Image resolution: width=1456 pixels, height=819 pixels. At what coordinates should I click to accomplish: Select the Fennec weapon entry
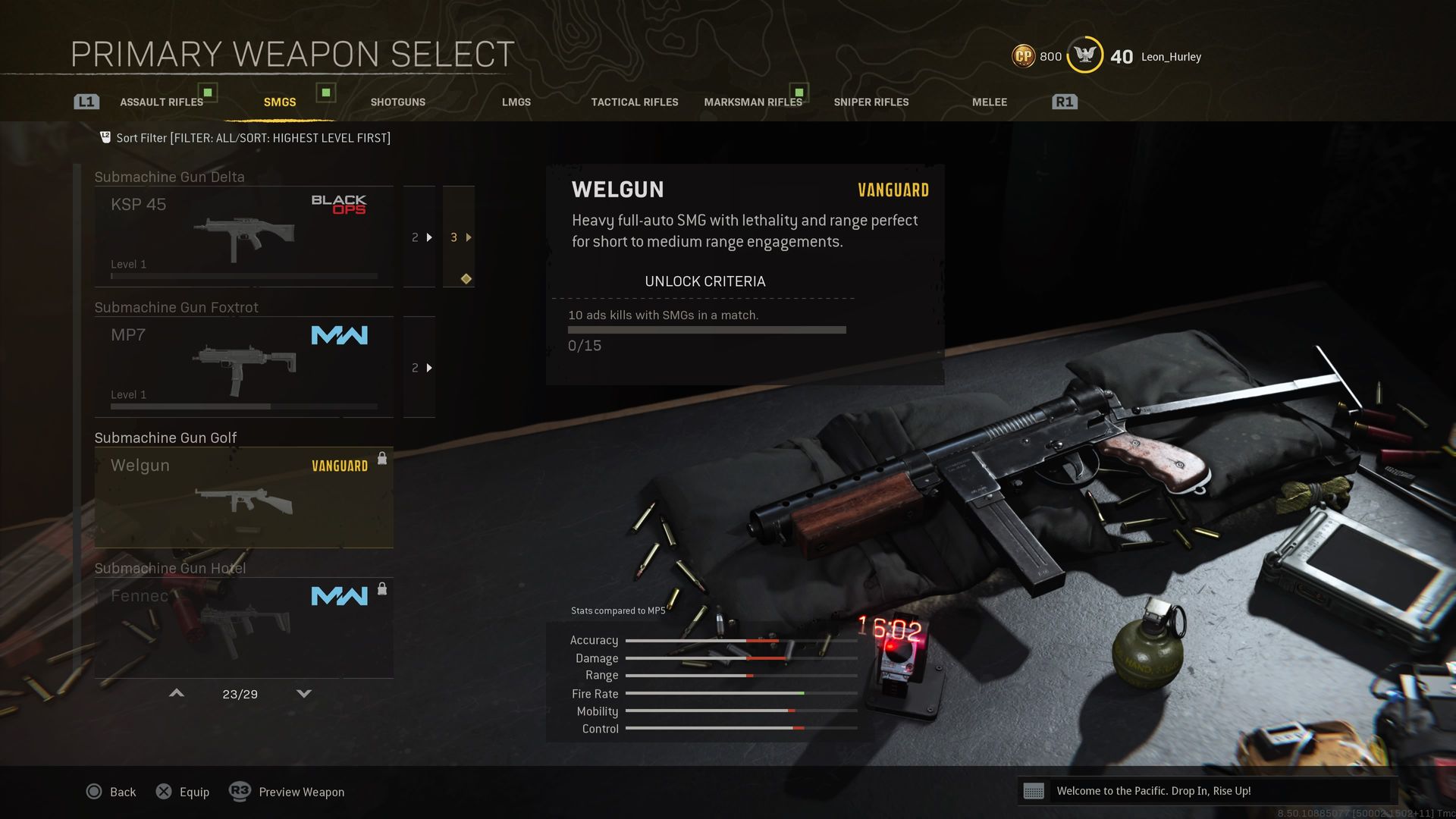click(243, 626)
